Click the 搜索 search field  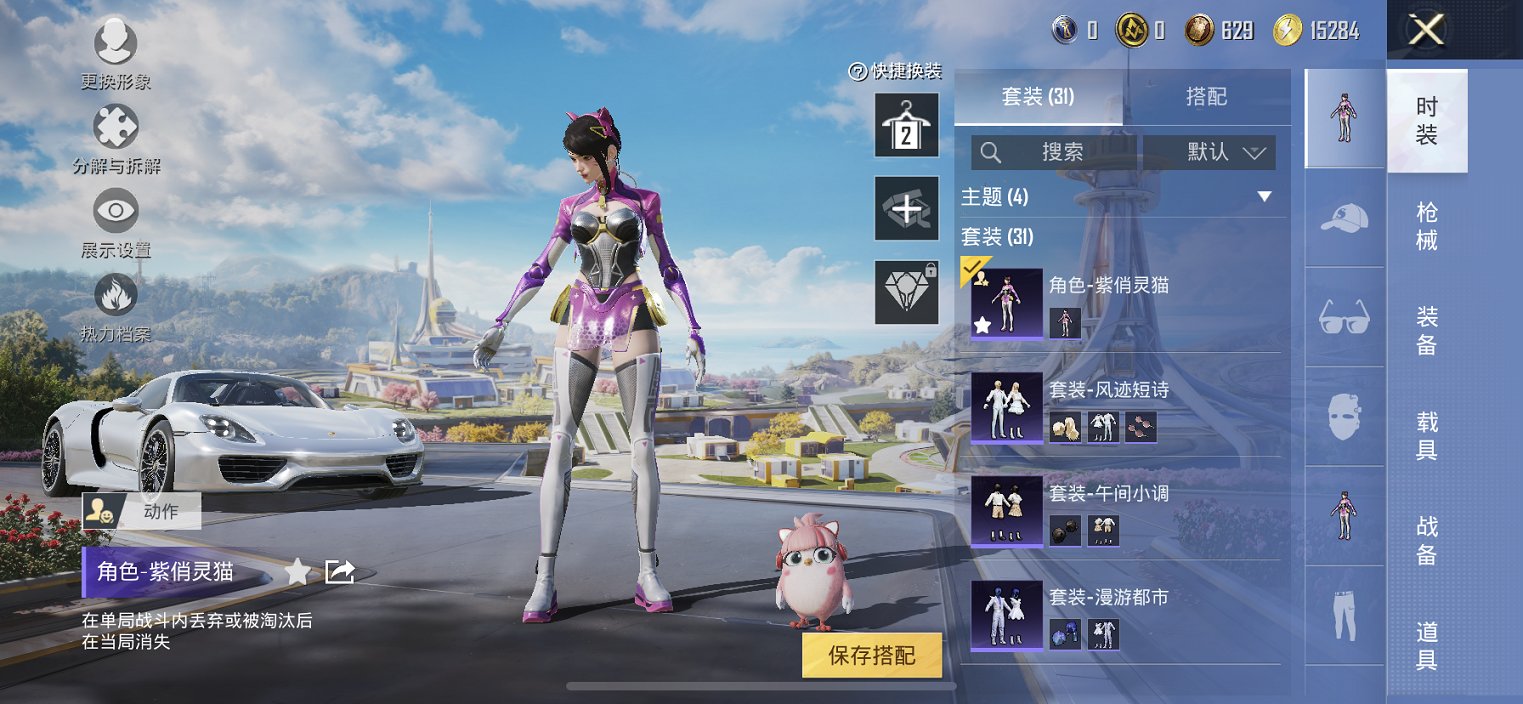click(x=1054, y=152)
